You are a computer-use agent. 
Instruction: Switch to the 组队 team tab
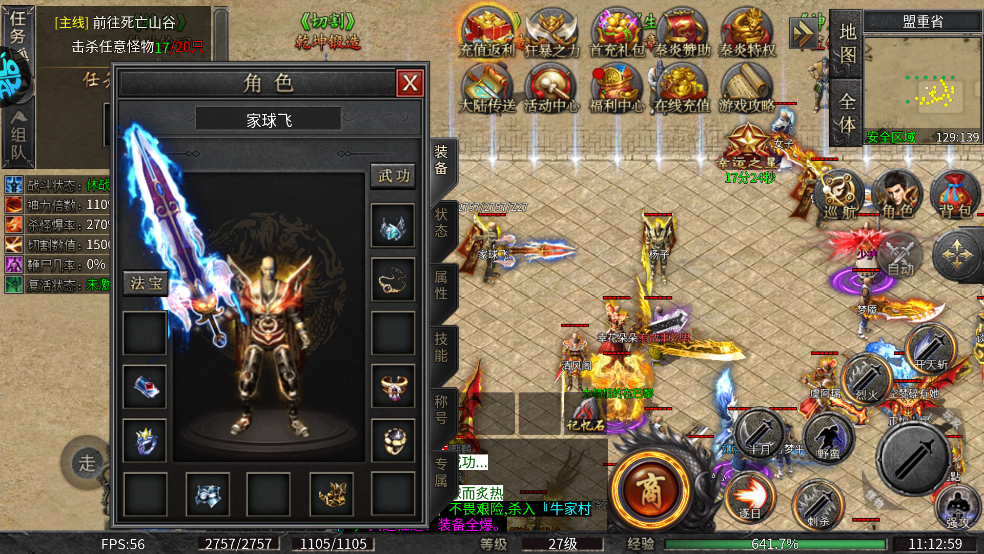coord(19,137)
